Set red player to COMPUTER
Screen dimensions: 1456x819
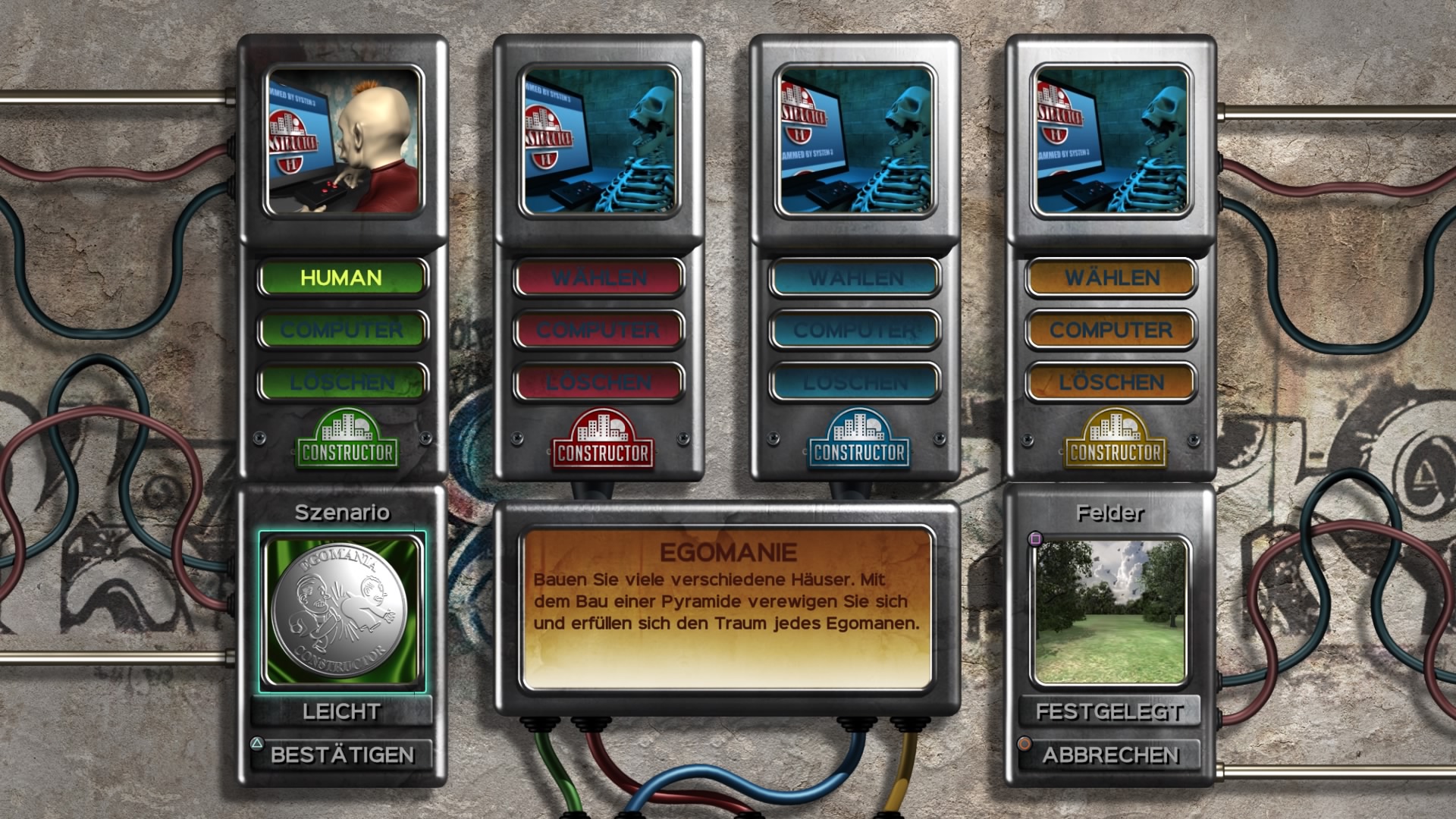tap(599, 330)
